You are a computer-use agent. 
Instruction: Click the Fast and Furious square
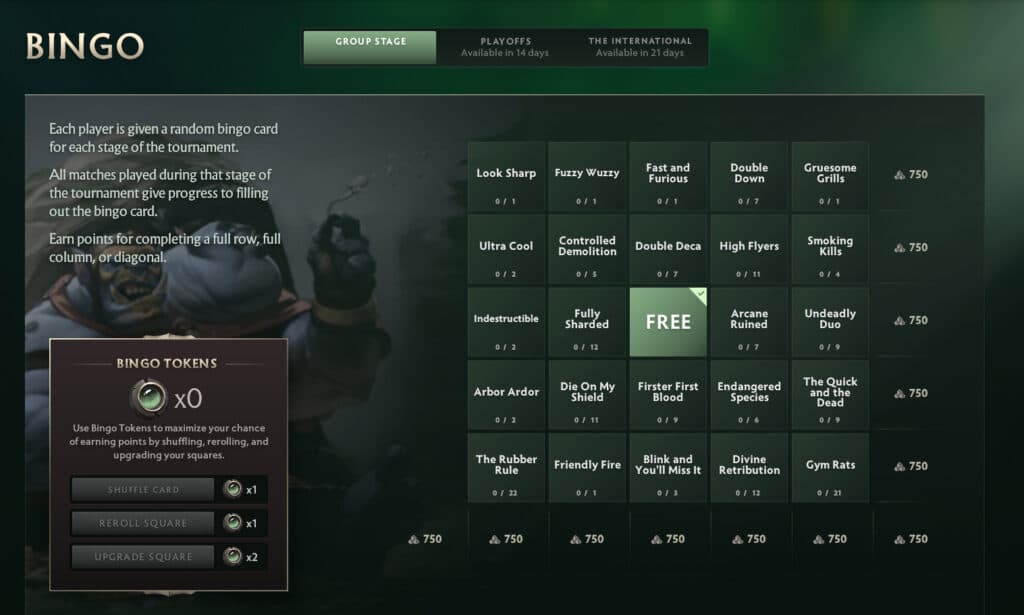tap(668, 176)
